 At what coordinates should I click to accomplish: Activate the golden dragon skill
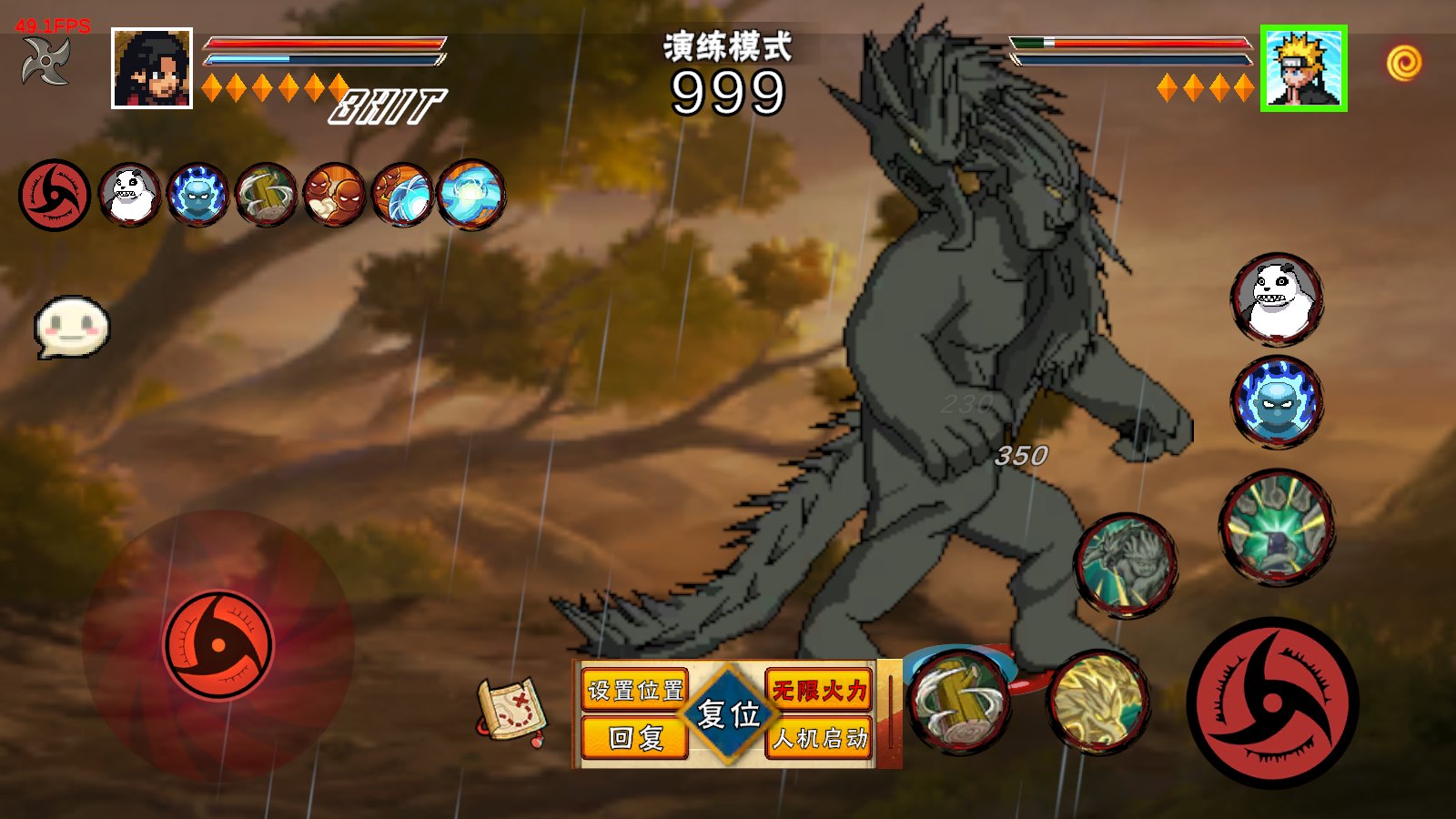(1098, 702)
